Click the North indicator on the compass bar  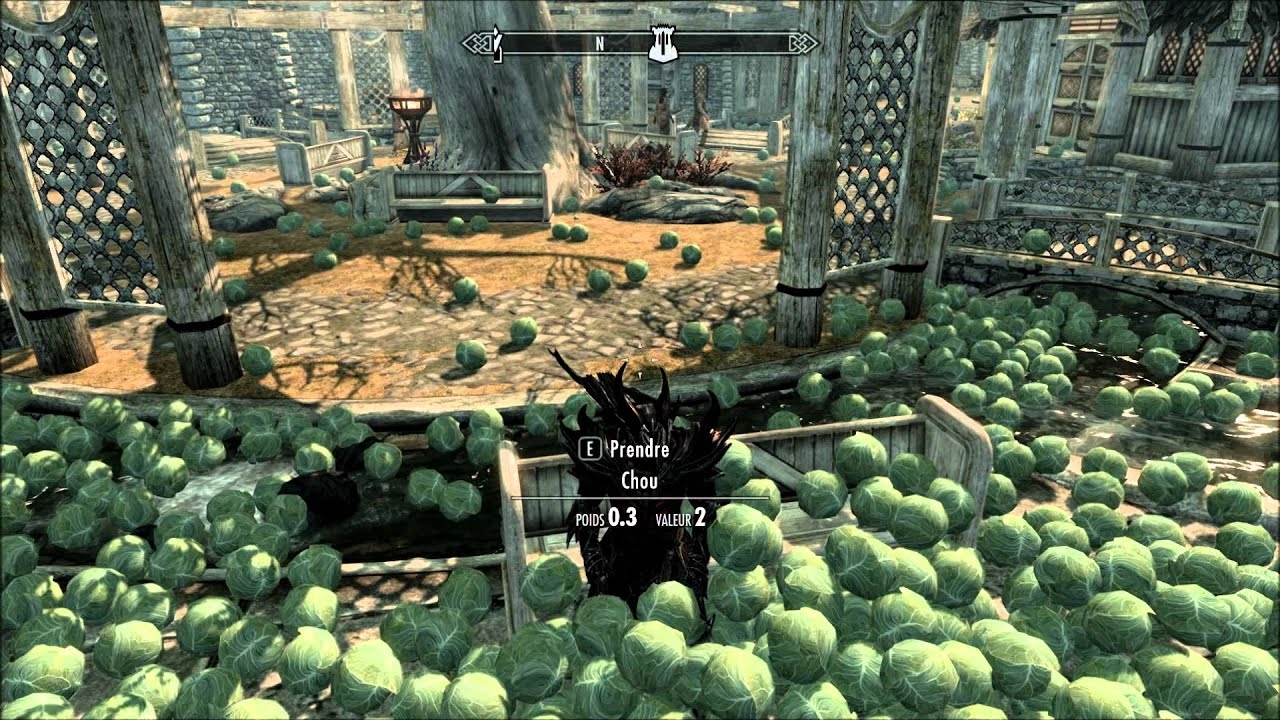(x=600, y=43)
